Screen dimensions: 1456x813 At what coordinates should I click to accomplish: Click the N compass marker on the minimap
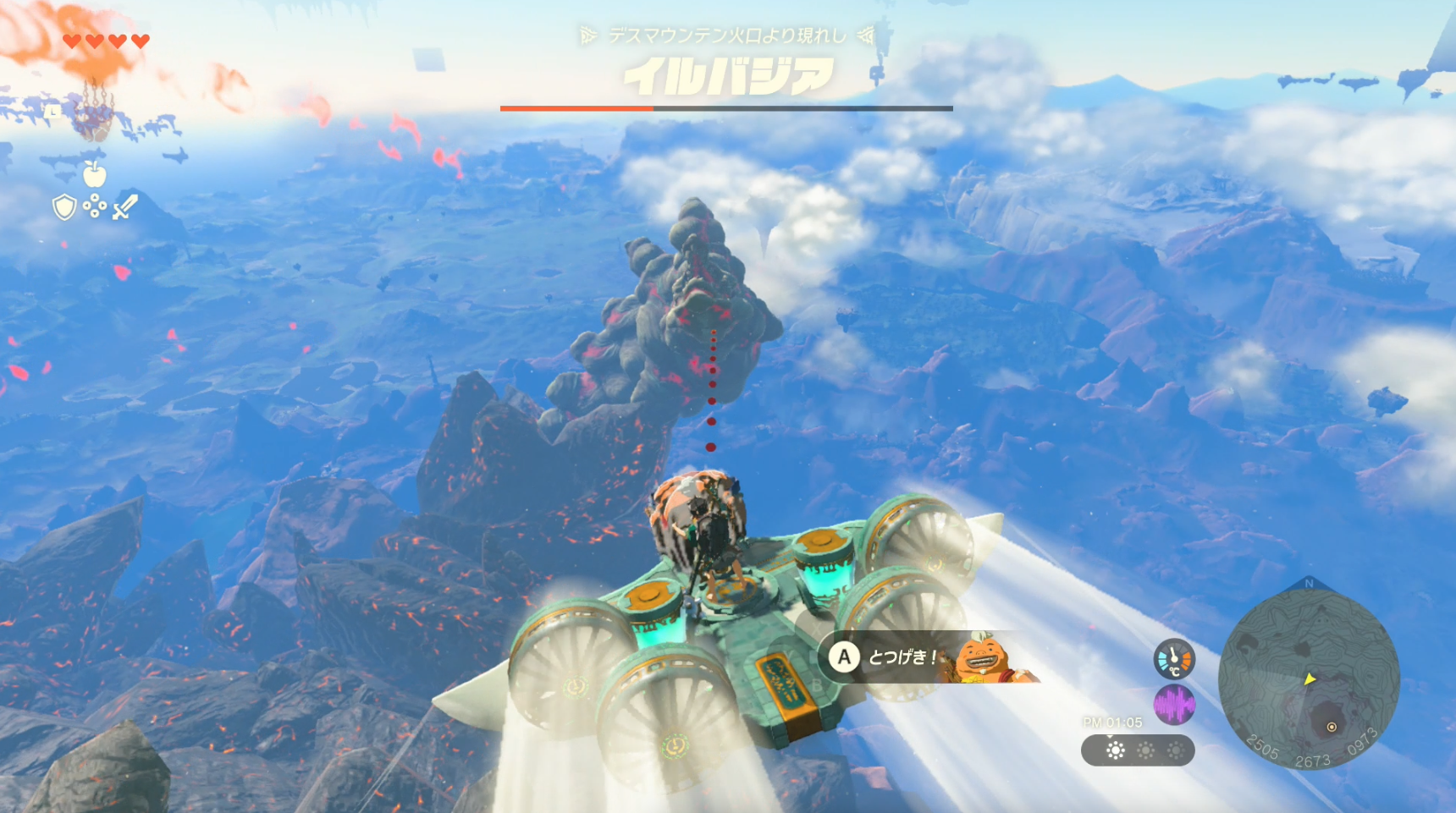point(1309,584)
